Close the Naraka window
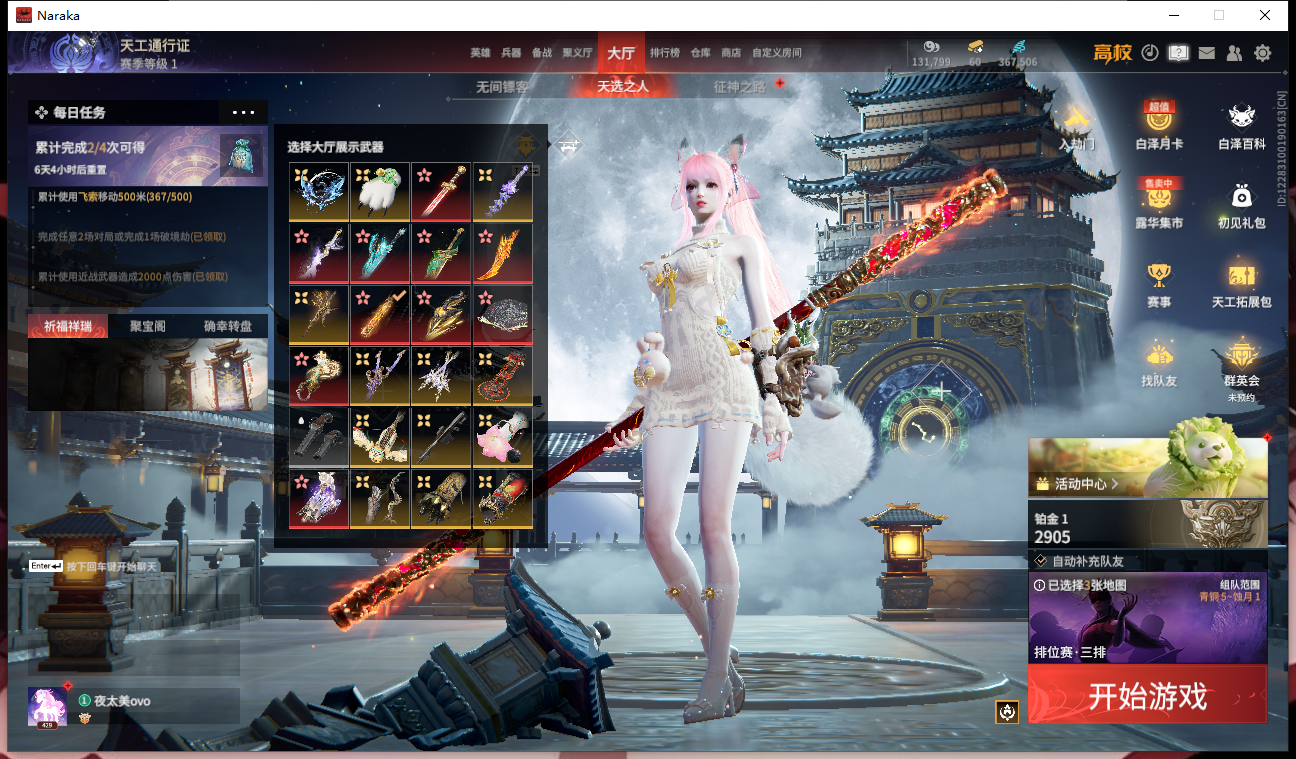 coord(1265,15)
